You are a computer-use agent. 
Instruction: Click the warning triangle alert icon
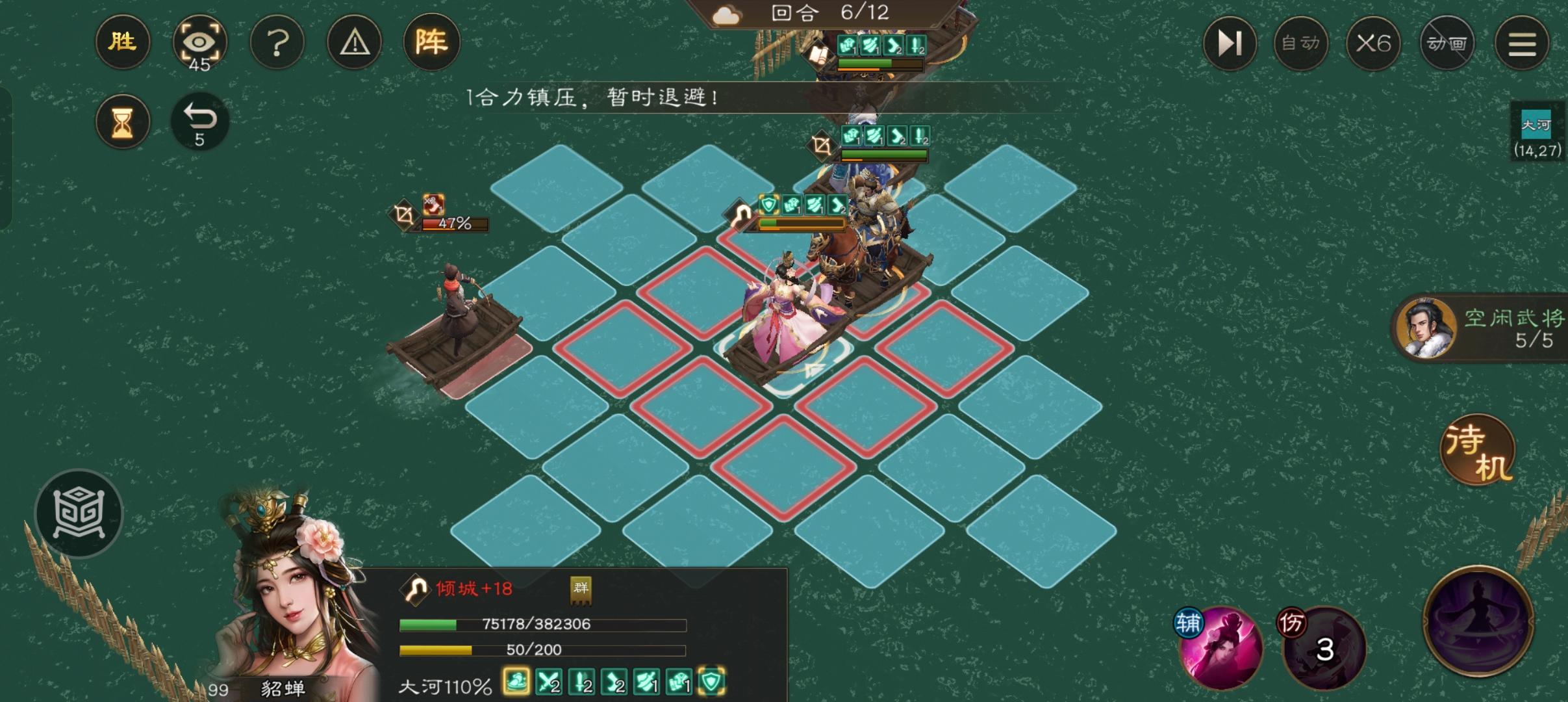355,42
